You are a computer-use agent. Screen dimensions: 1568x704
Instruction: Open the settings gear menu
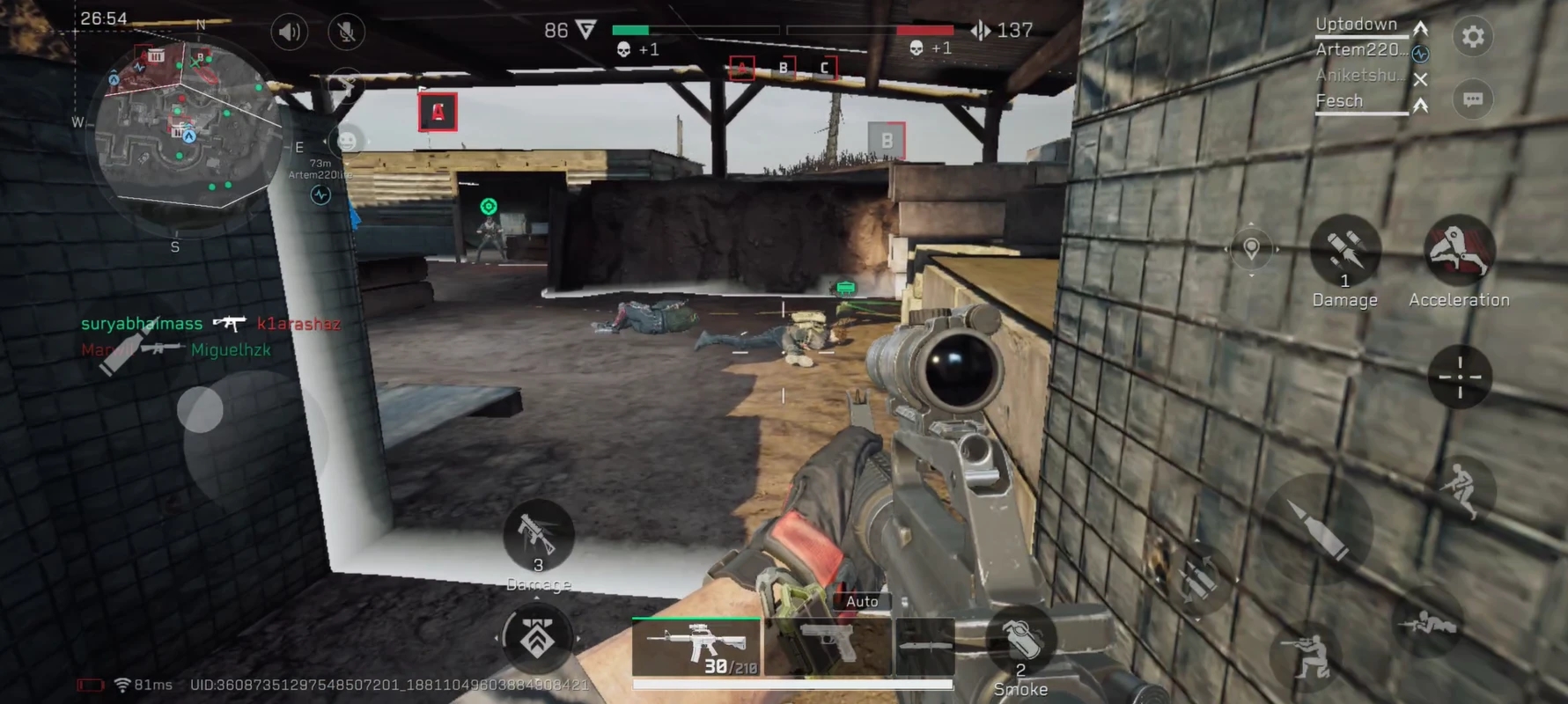click(x=1473, y=37)
